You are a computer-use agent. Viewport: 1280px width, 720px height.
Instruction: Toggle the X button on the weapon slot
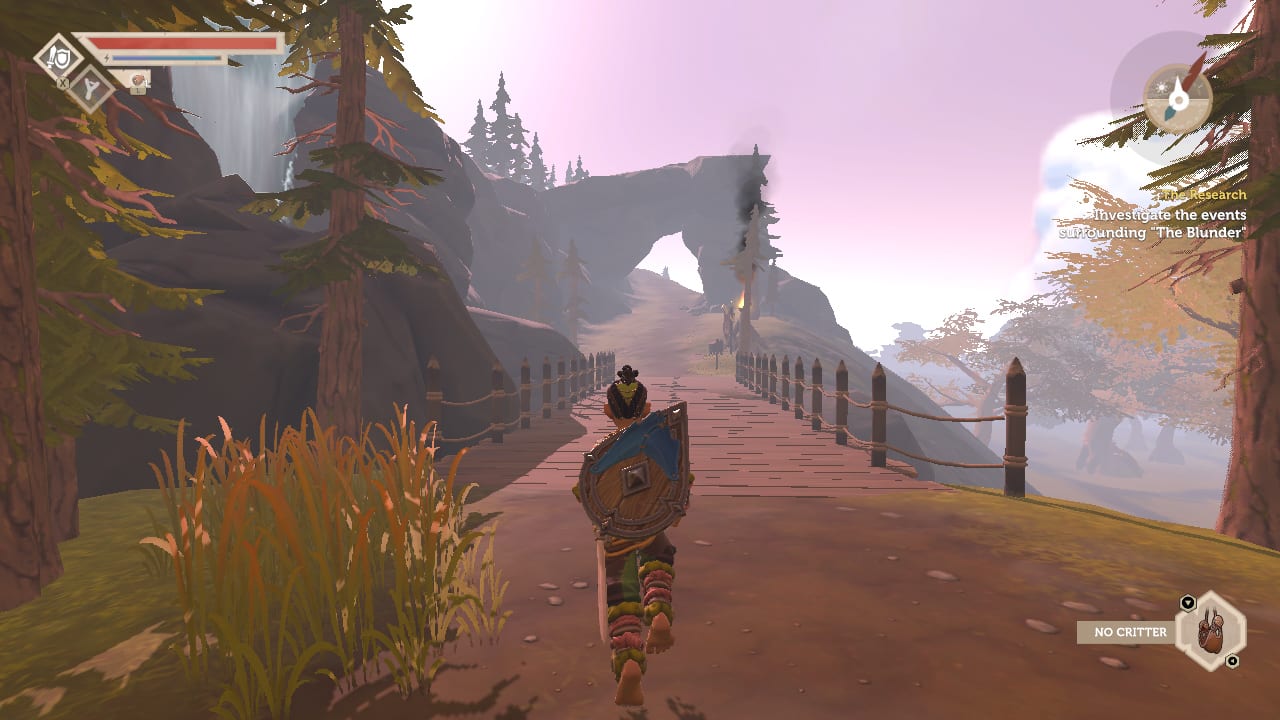coord(63,82)
